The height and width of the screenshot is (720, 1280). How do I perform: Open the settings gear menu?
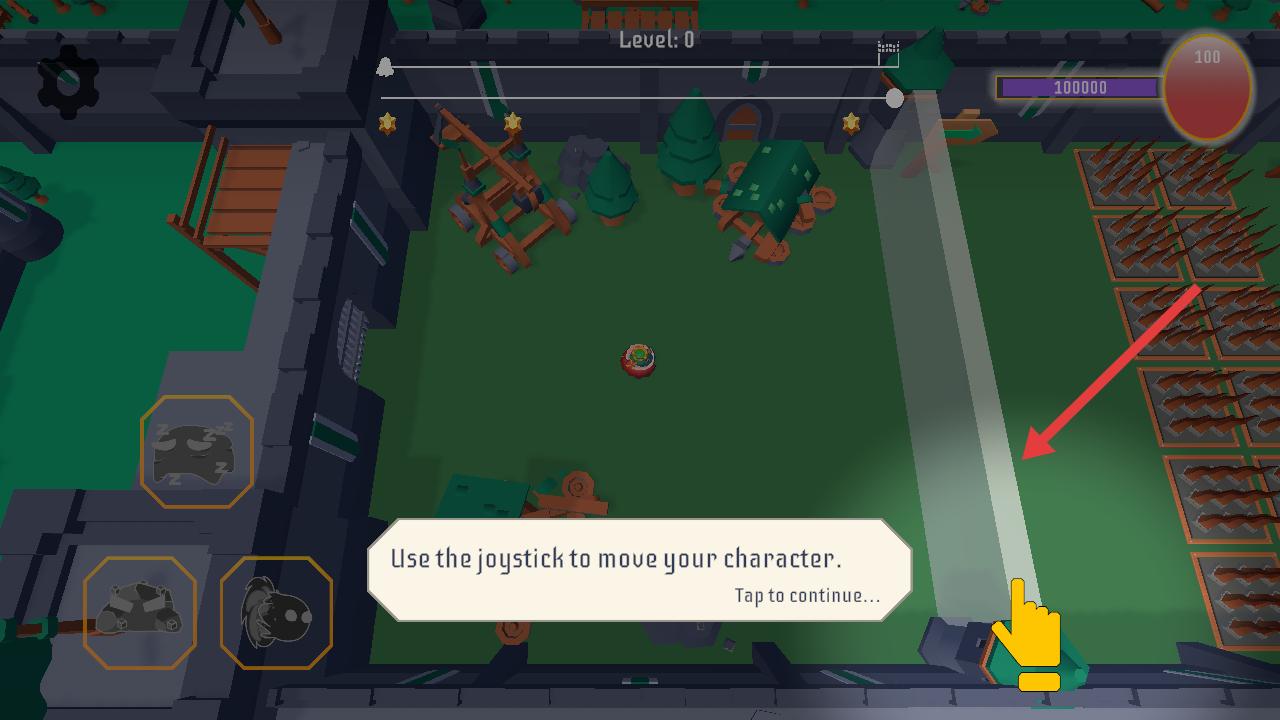click(x=68, y=82)
